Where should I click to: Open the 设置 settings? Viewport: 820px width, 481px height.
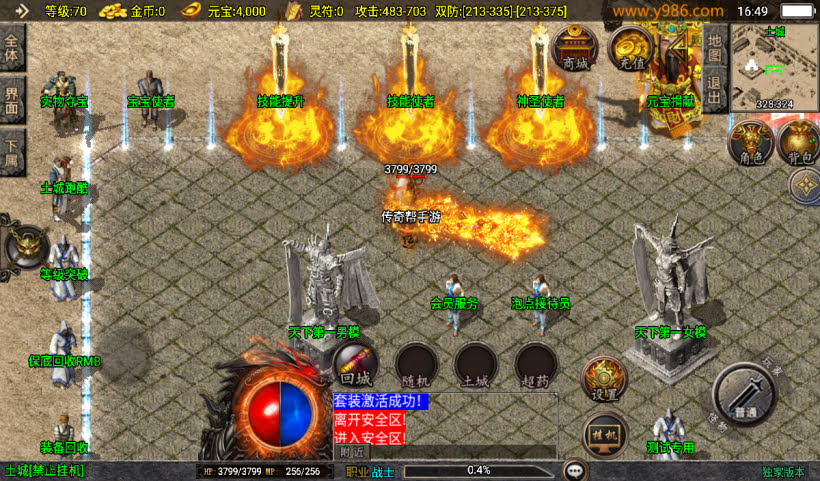604,381
